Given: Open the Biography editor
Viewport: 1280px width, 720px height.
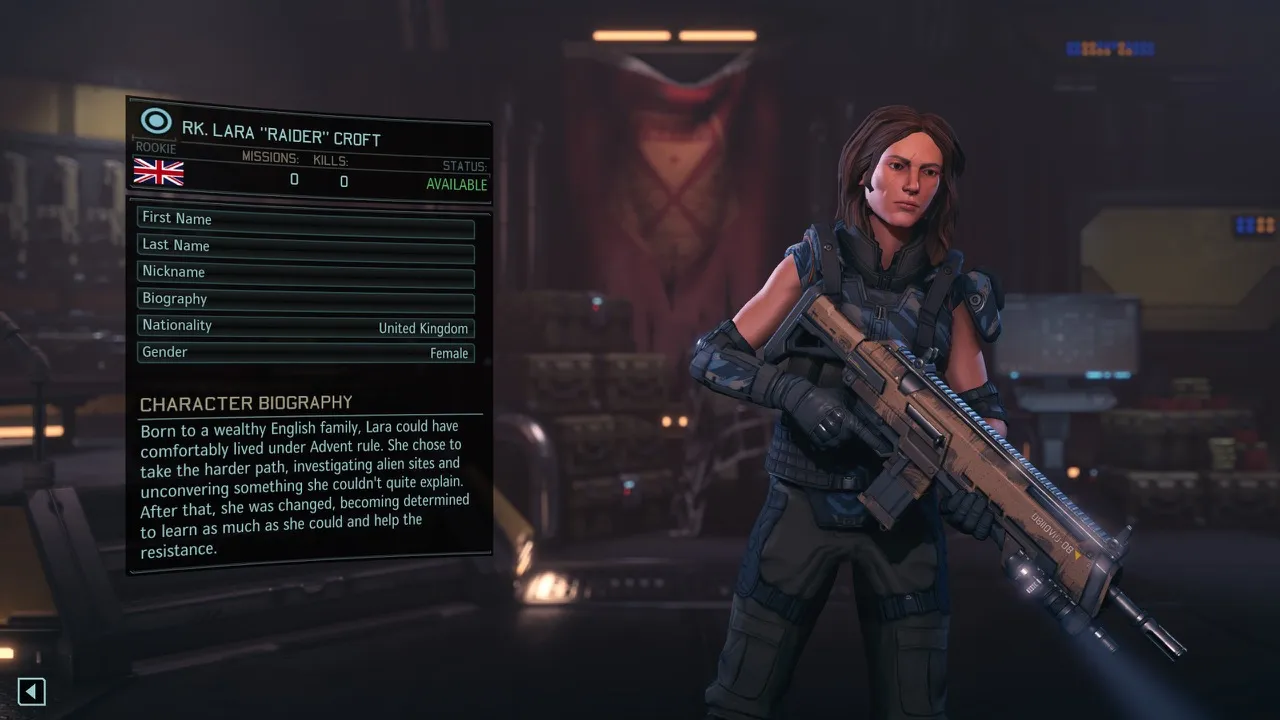Looking at the screenshot, I should point(305,300).
